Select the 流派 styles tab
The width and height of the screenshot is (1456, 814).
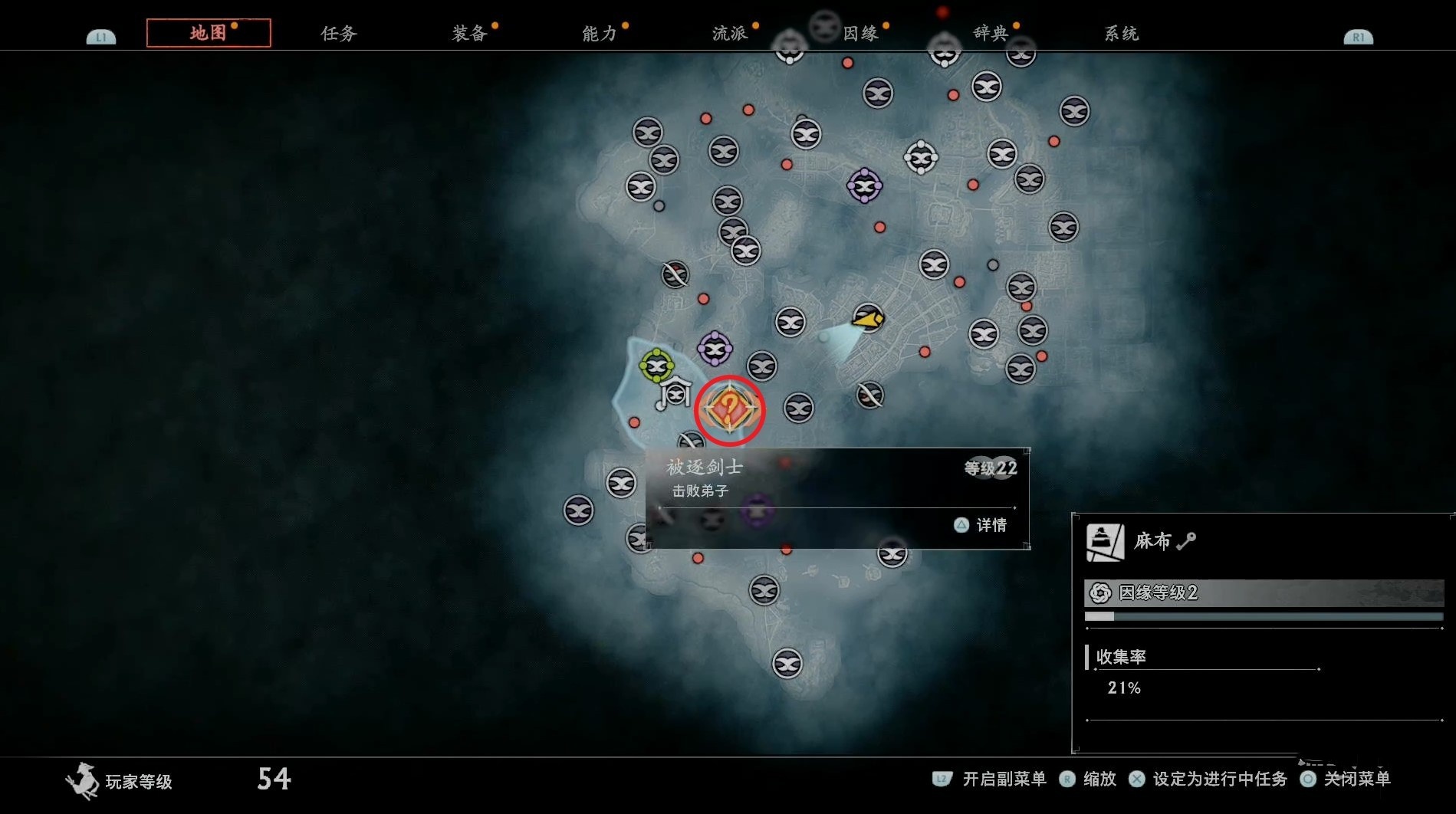730,34
